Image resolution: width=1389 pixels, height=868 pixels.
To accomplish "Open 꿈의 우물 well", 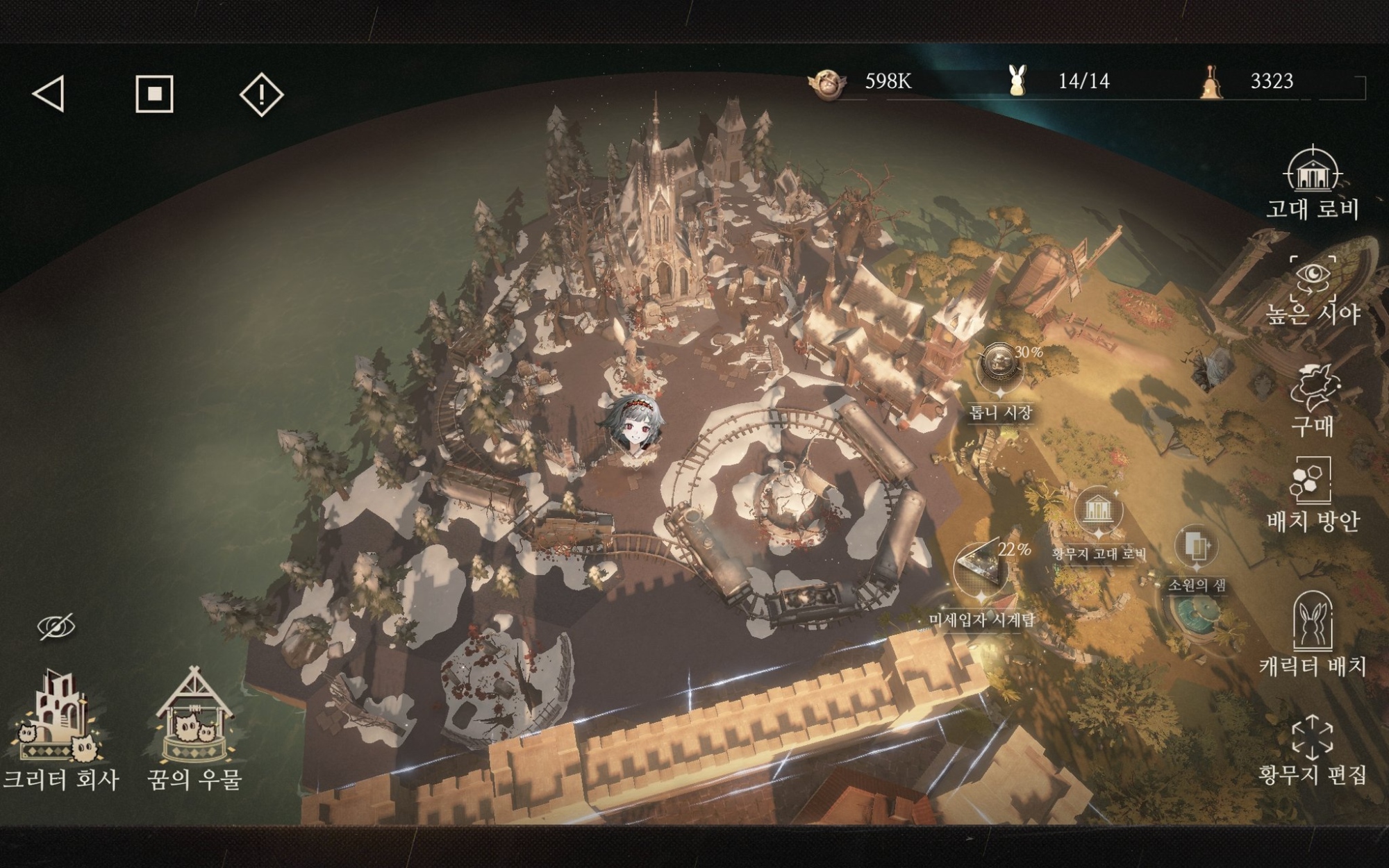I will [x=194, y=729].
